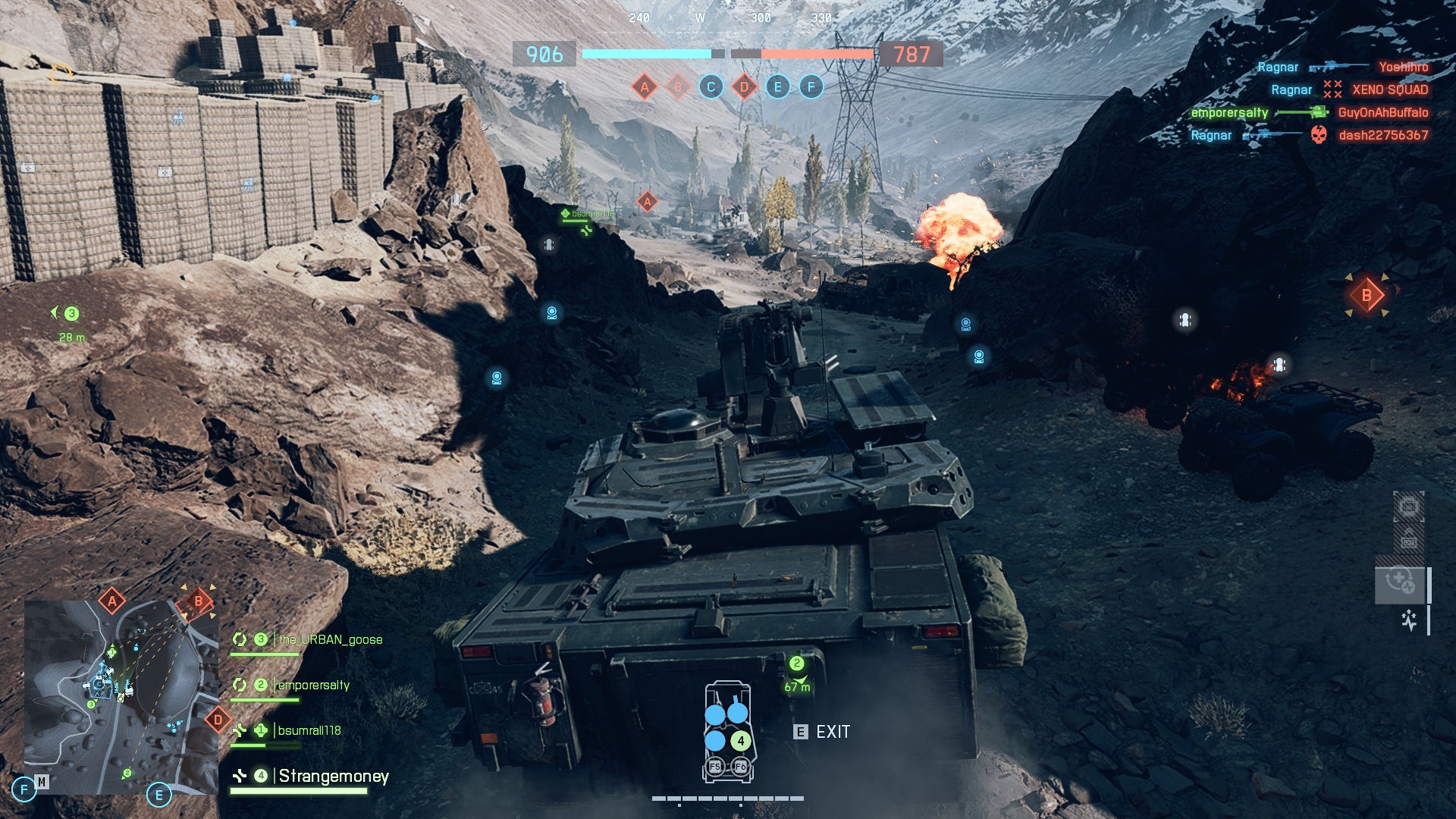This screenshot has height=819, width=1456.
Task: Select objective C in the top capture bar
Action: coord(711,87)
